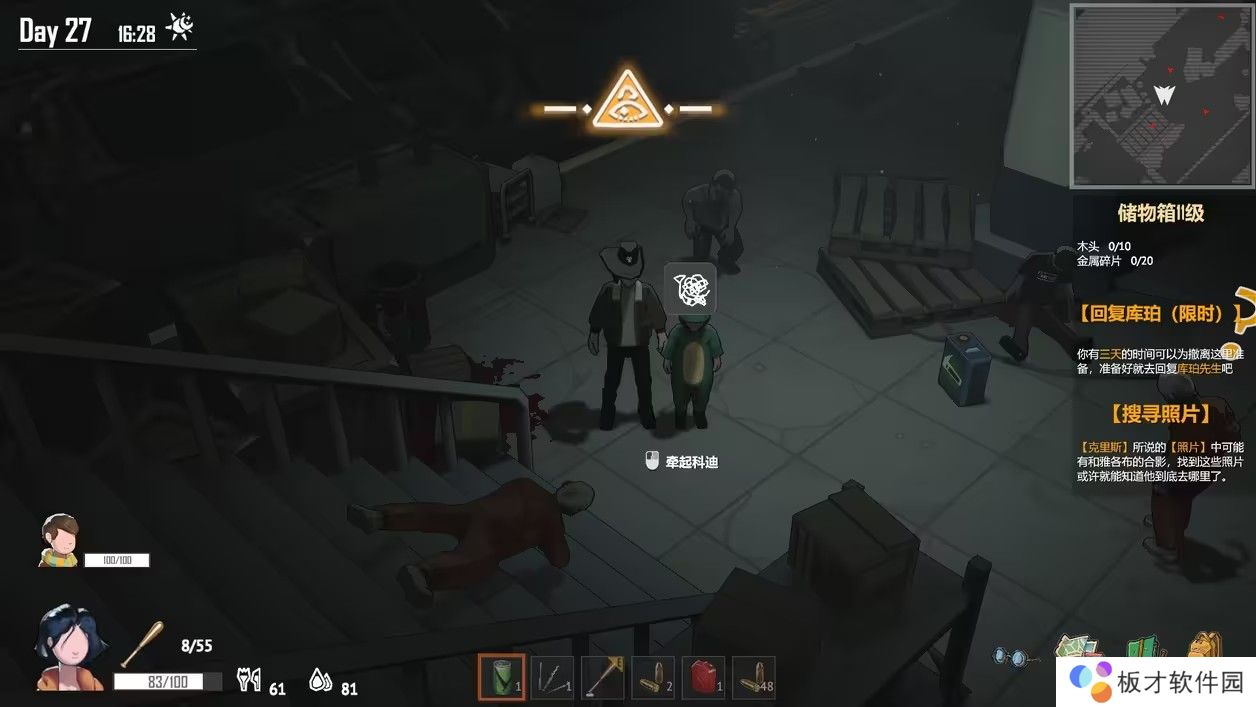Viewport: 1256px width, 707px height.
Task: Select the red fuel canister slot
Action: pos(703,677)
